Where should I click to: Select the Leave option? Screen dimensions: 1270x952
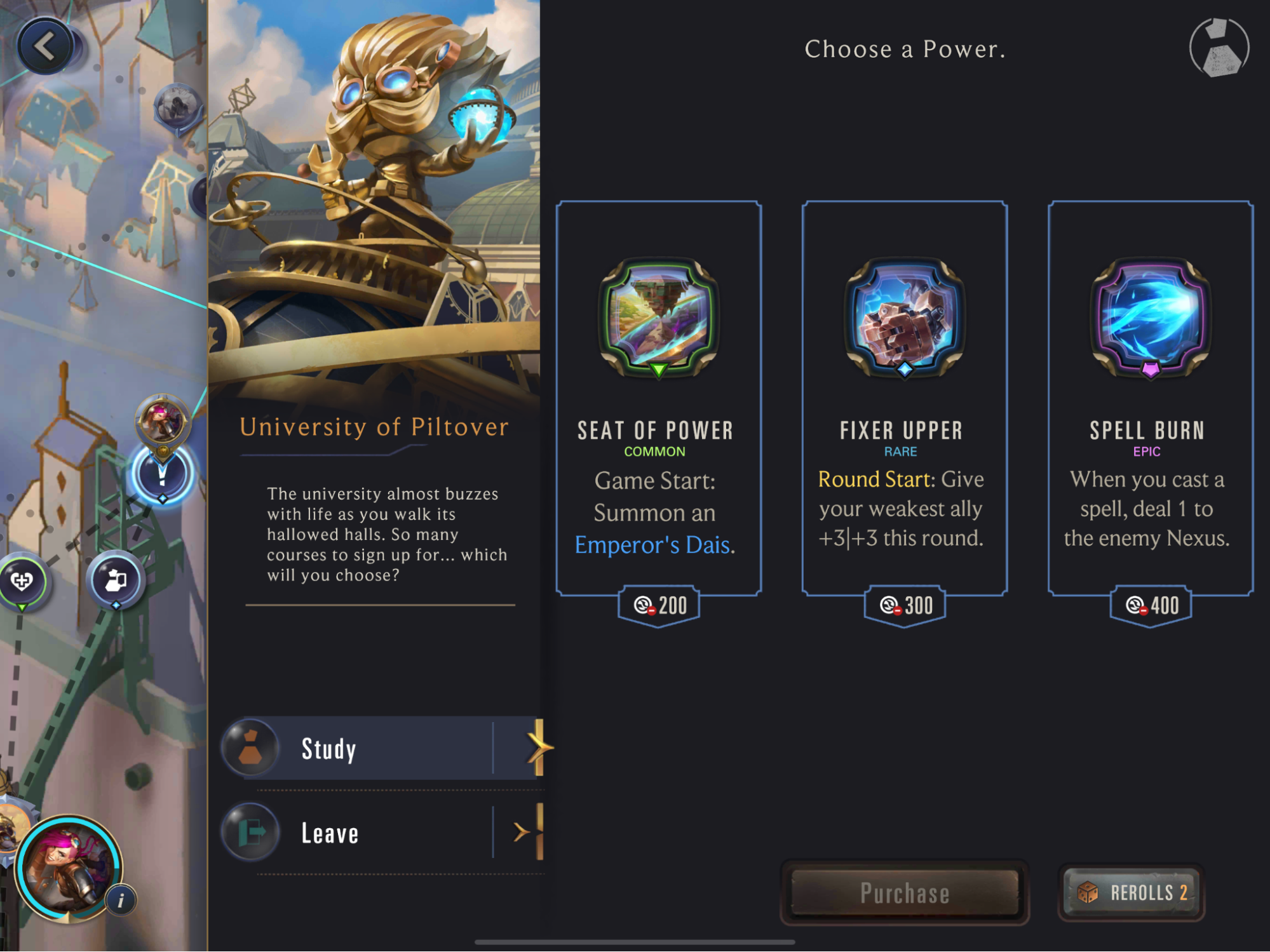[384, 833]
